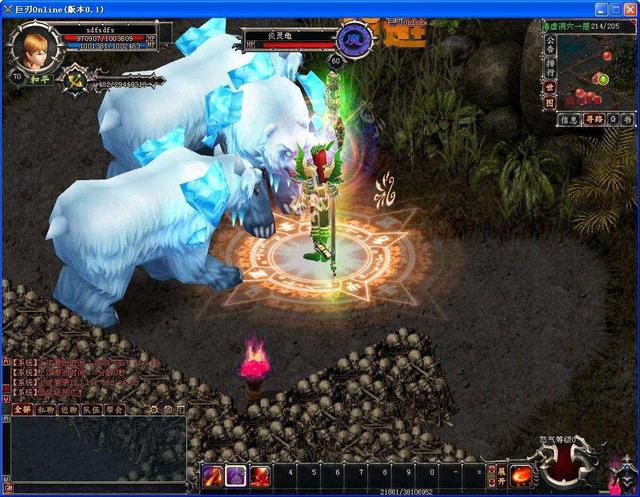Screen dimensions: 640x497
Task: Use the purple skill in hotbar
Action: [237, 476]
